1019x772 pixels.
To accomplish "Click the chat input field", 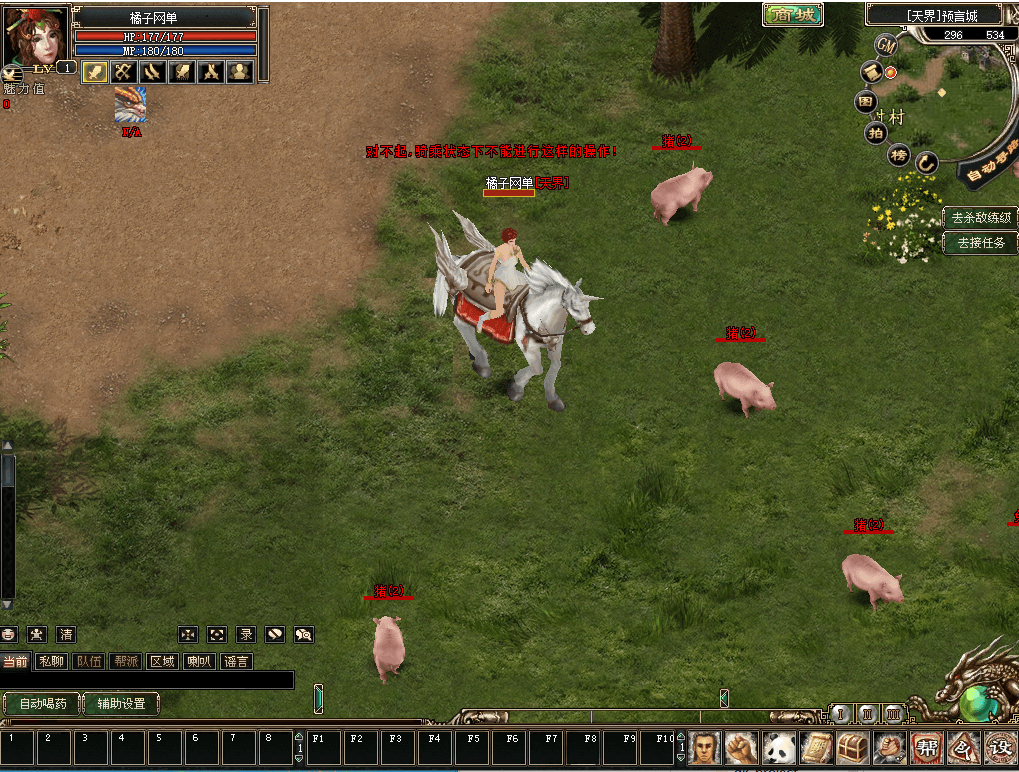I will [147, 680].
